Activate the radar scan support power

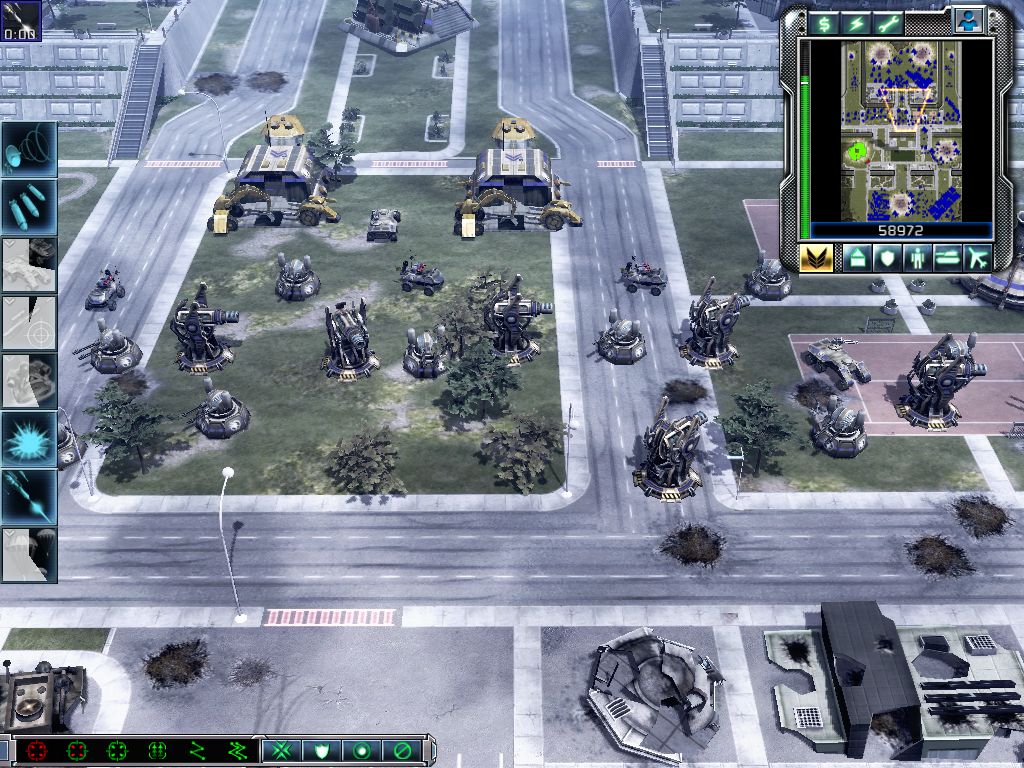pos(29,148)
